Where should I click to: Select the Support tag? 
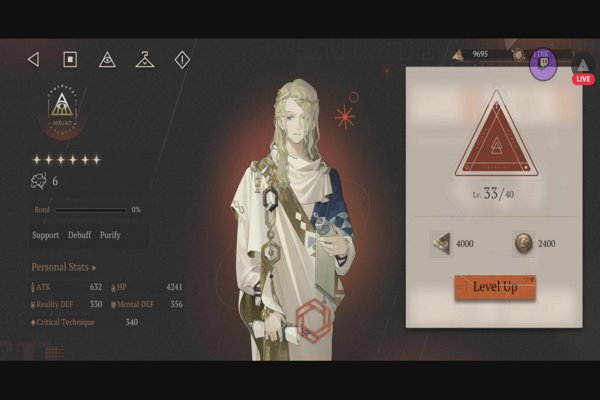45,235
